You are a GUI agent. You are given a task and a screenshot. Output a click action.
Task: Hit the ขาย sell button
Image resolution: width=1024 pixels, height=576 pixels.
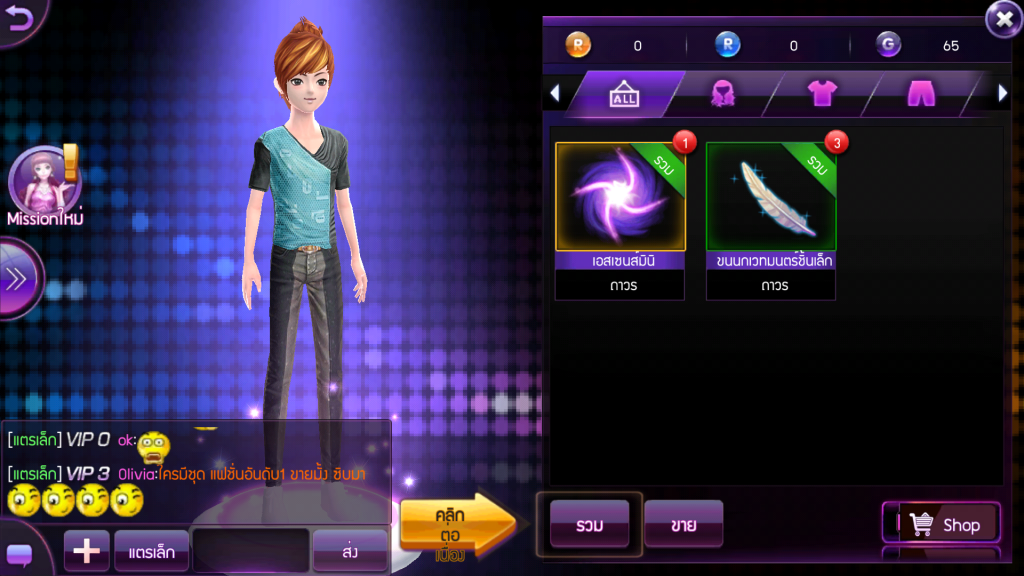(683, 525)
